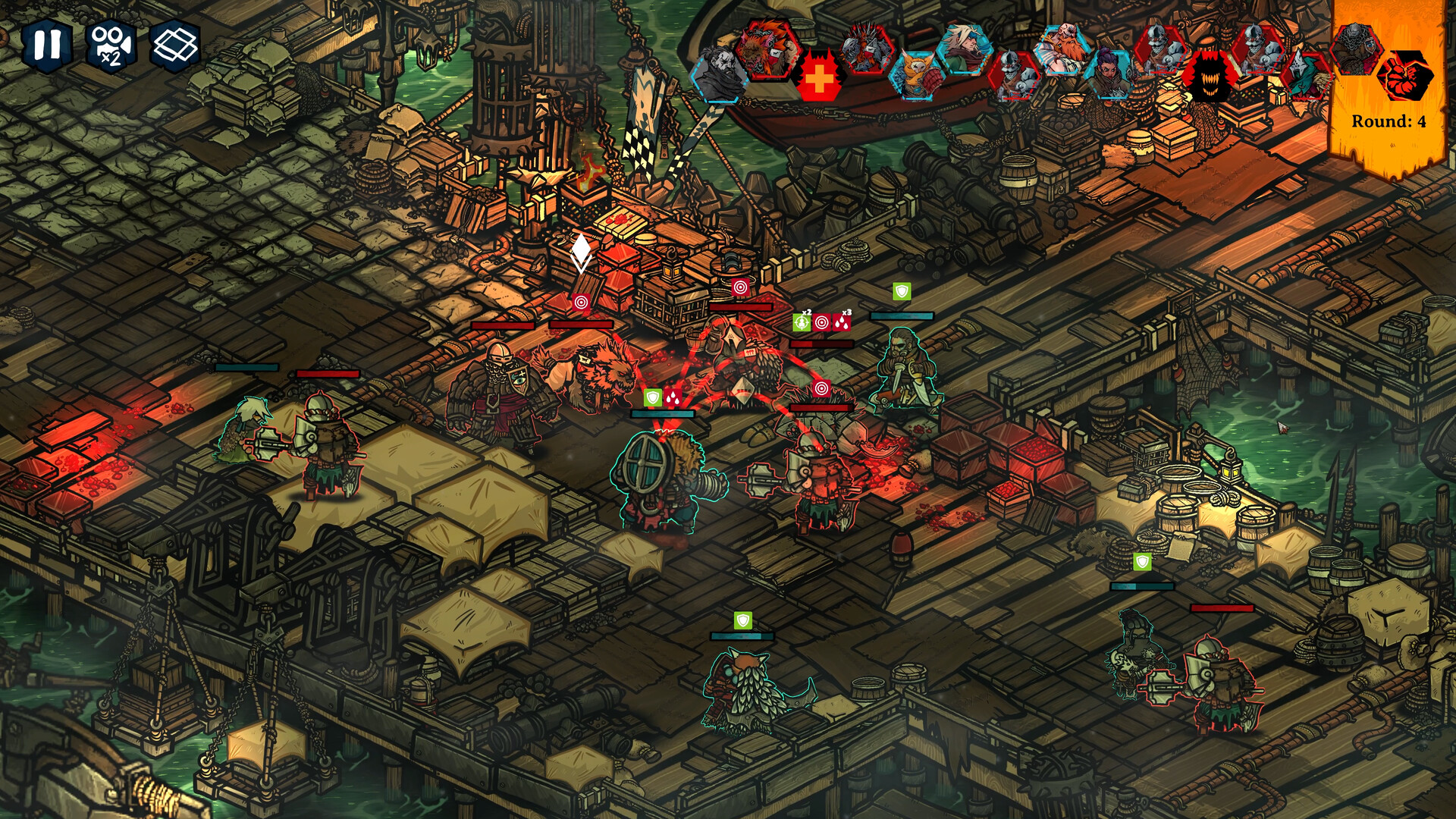Pause the battle
1456x819 pixels.
47,45
